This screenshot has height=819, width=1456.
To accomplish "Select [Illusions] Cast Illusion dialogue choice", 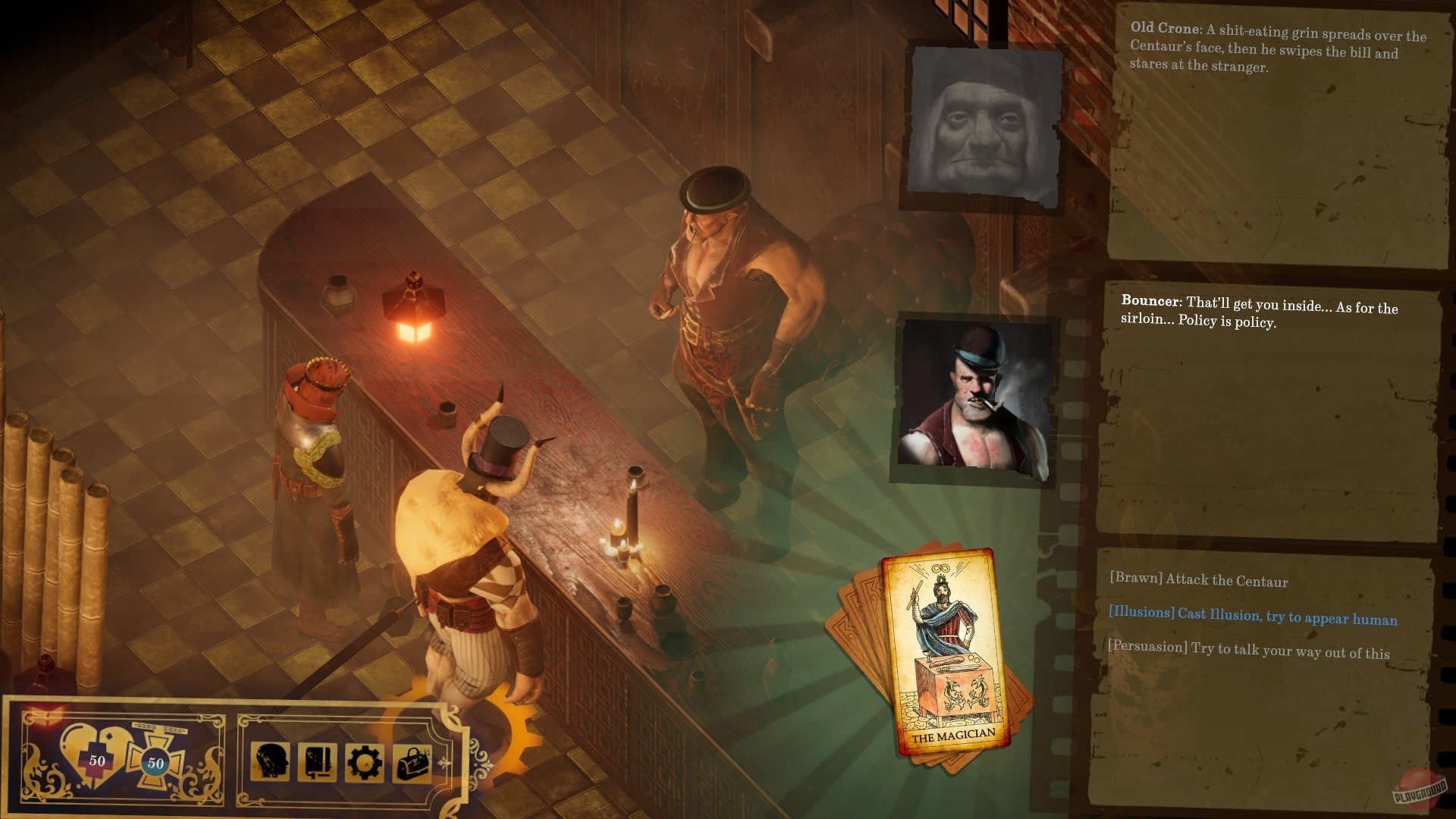I will 1251,618.
